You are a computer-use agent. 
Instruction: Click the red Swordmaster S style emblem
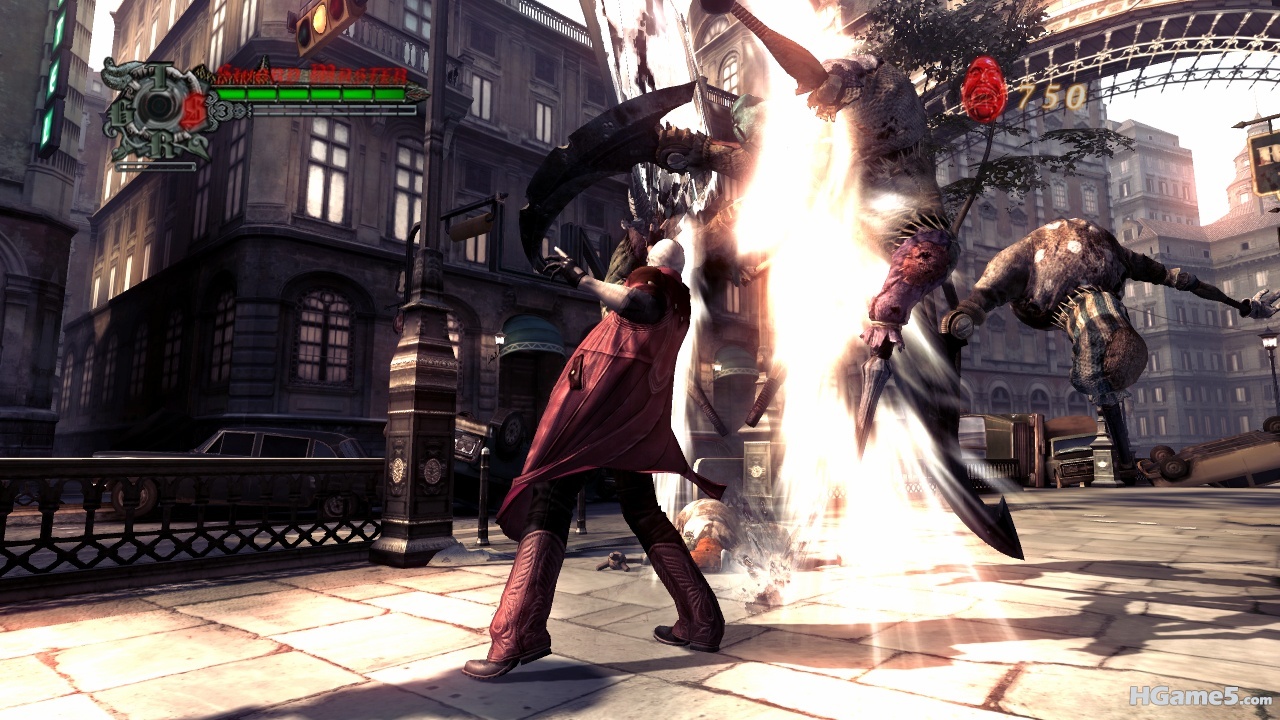(193, 110)
